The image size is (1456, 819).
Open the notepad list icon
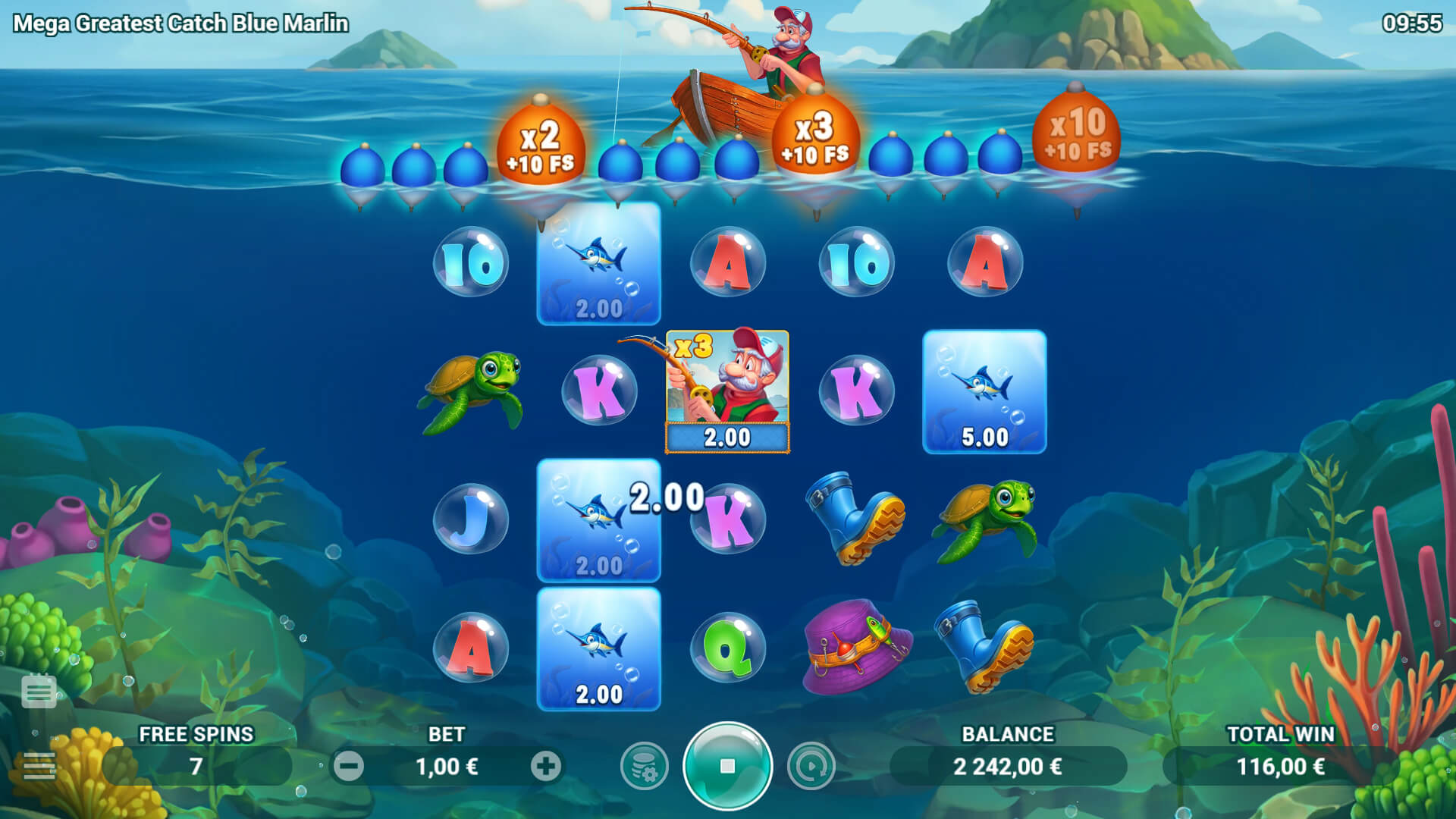39,691
